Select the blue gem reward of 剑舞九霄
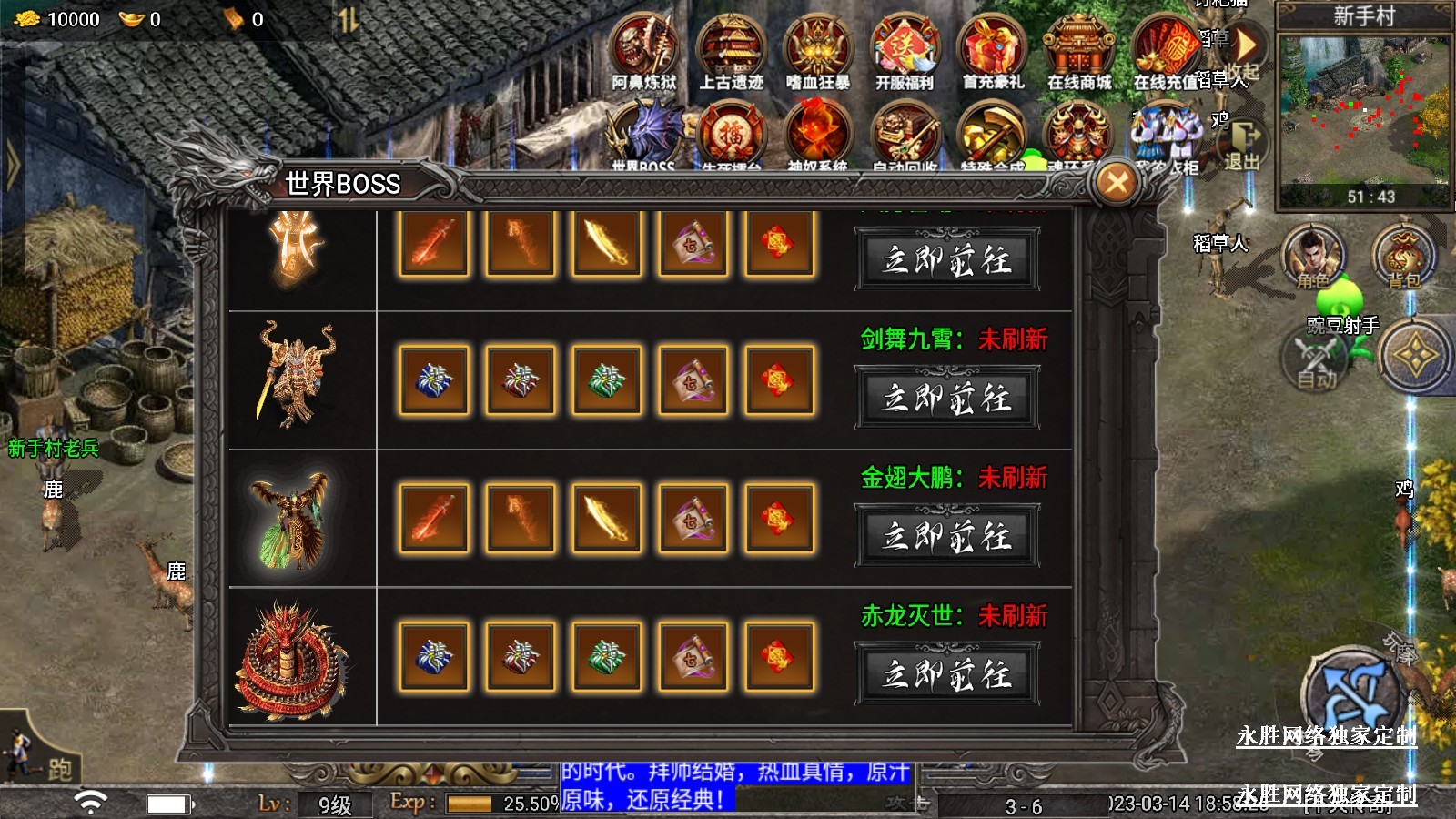This screenshot has width=1456, height=819. tap(434, 380)
